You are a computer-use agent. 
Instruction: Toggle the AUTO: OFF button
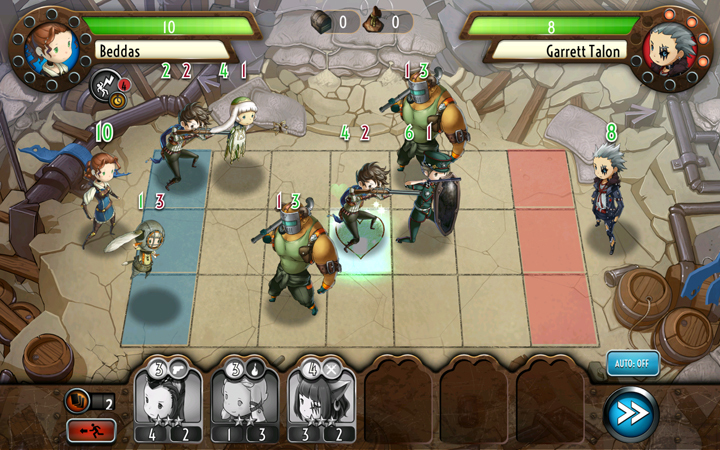tap(633, 363)
